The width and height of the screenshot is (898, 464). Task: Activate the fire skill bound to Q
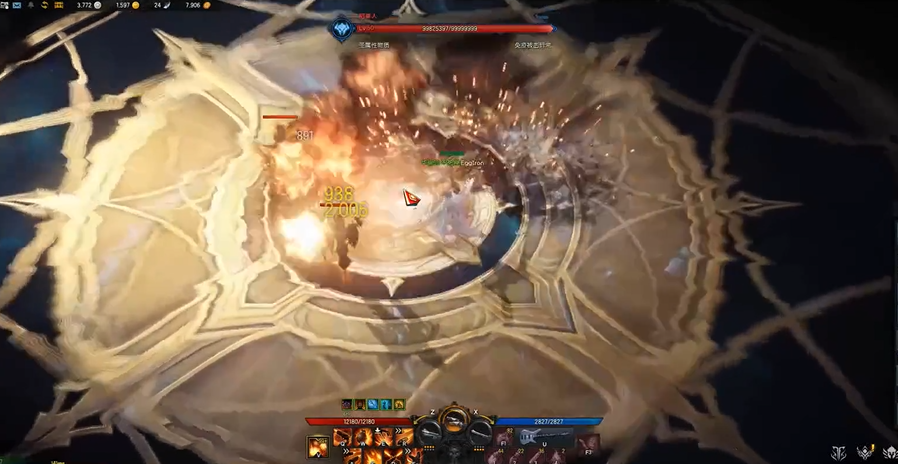pos(342,437)
